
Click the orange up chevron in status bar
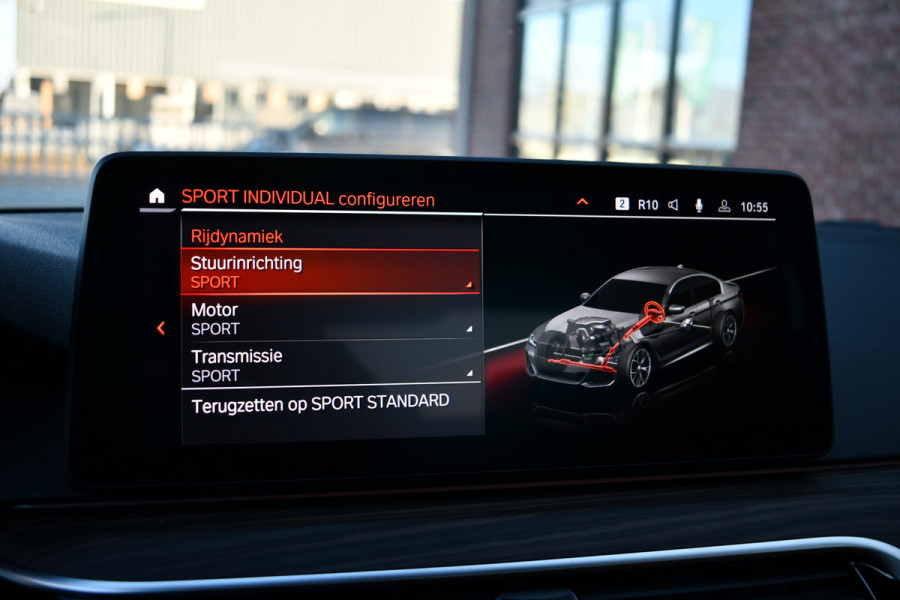(582, 202)
